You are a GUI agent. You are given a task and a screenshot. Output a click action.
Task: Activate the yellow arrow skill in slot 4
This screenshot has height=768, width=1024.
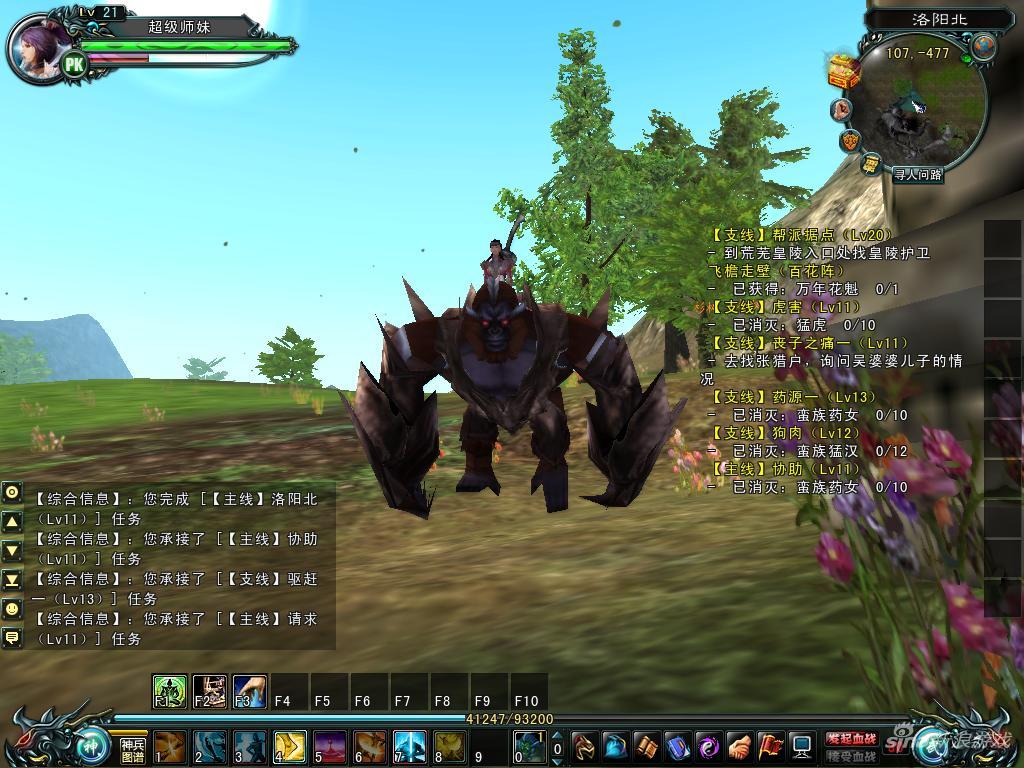[x=289, y=747]
